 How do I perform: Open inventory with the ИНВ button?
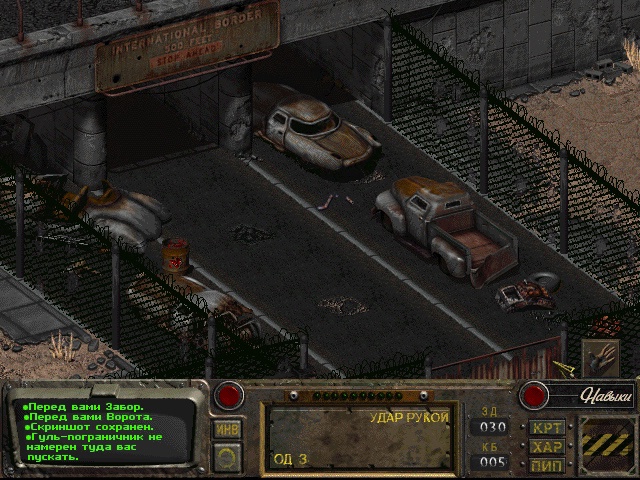tap(227, 429)
